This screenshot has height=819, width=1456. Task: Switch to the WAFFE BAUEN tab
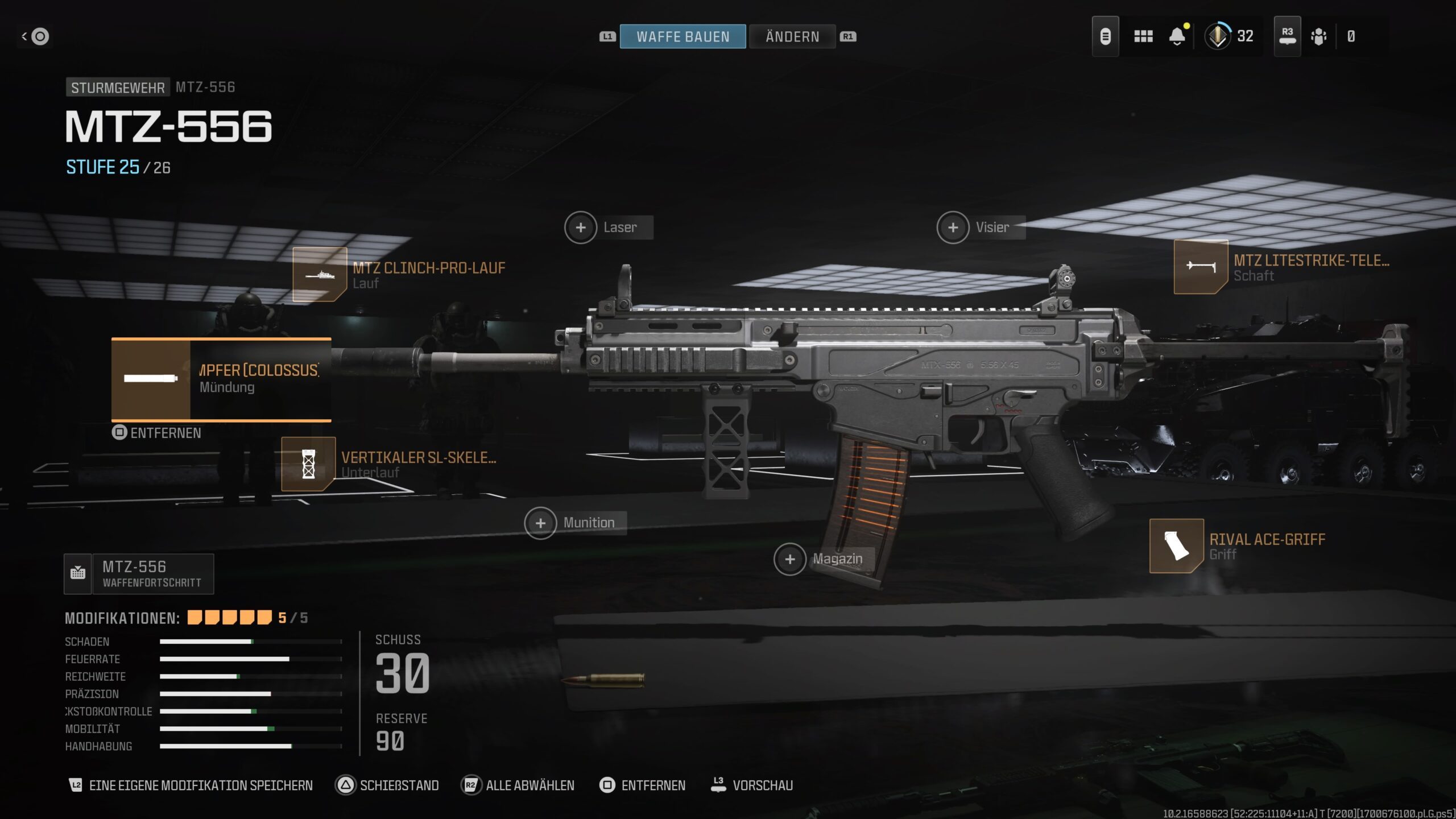click(682, 36)
